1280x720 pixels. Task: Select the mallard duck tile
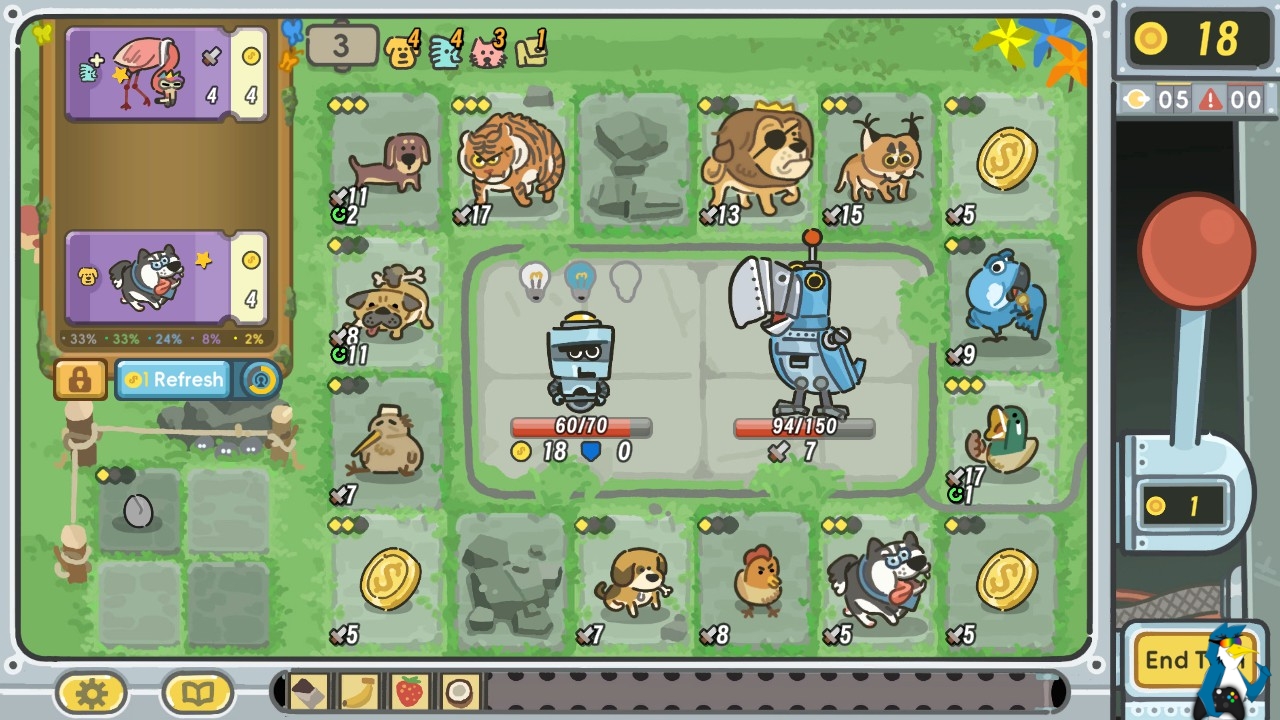click(x=1003, y=440)
